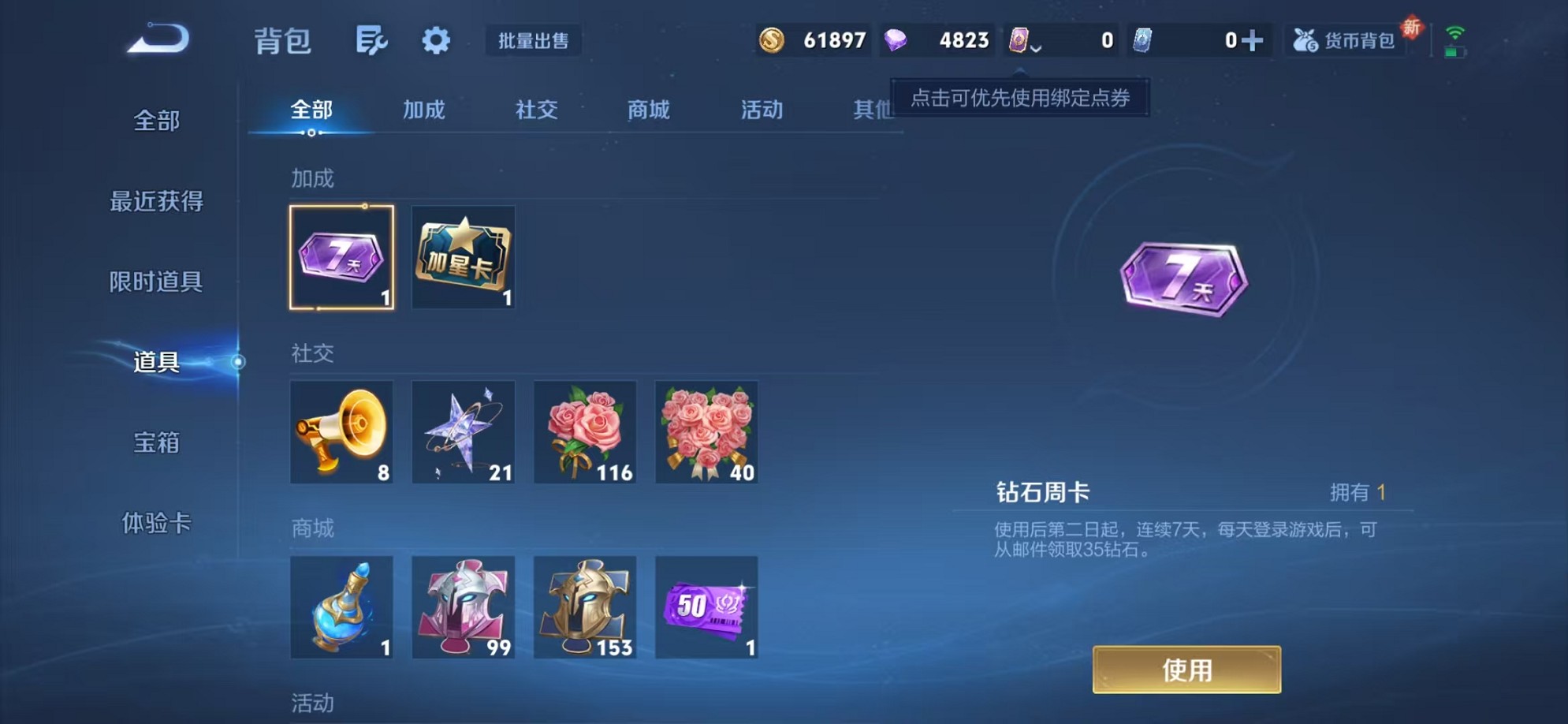Open the settings gear near 背包 title
Image resolution: width=1568 pixels, height=724 pixels.
coord(436,41)
